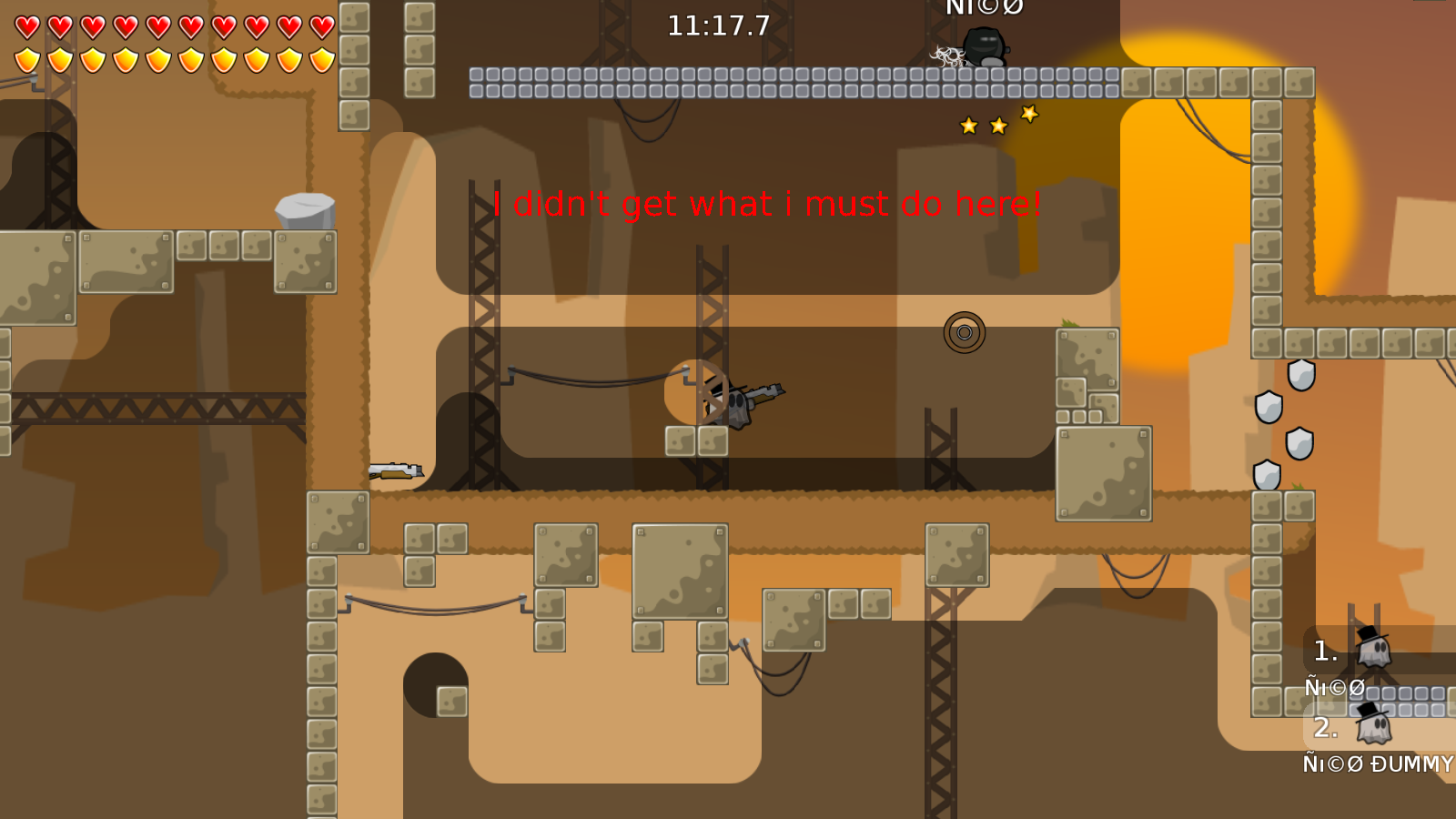Click the leftmost star below the freeze platform
This screenshot has height=819, width=1456.
[968, 126]
